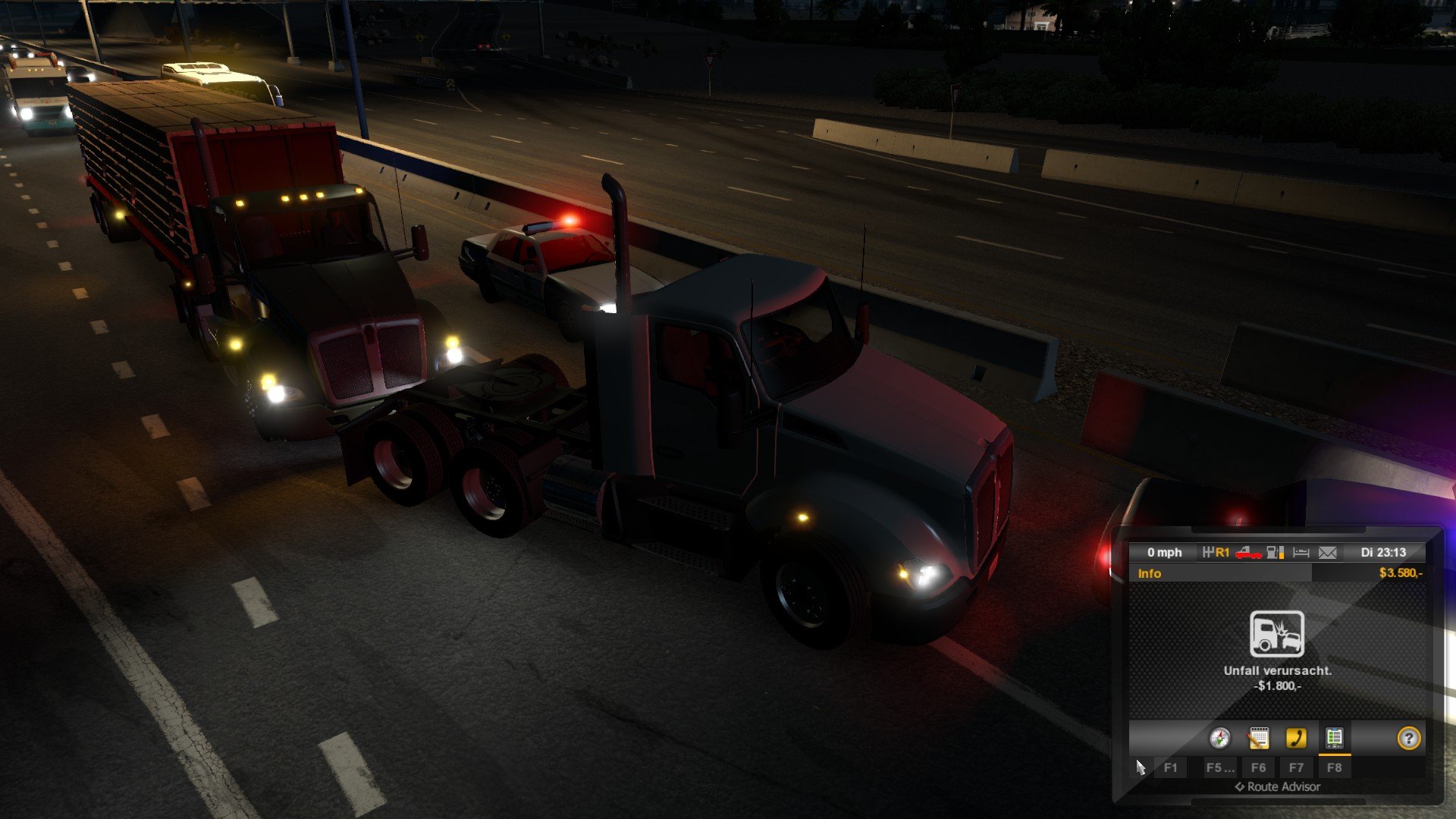1456x819 pixels.
Task: Select the info list tab
Action: (1334, 738)
